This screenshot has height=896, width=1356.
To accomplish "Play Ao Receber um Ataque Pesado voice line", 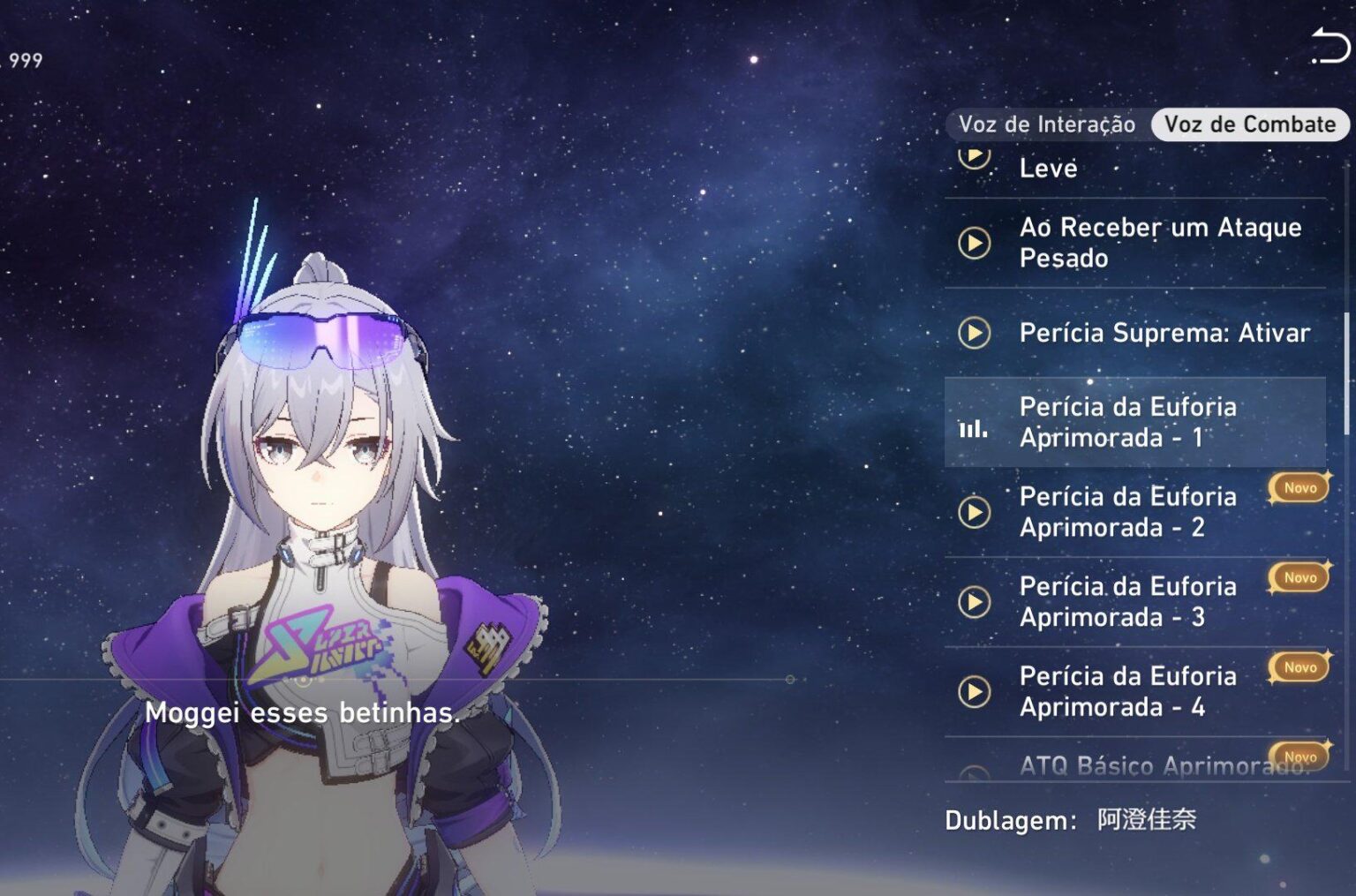I will 975,243.
